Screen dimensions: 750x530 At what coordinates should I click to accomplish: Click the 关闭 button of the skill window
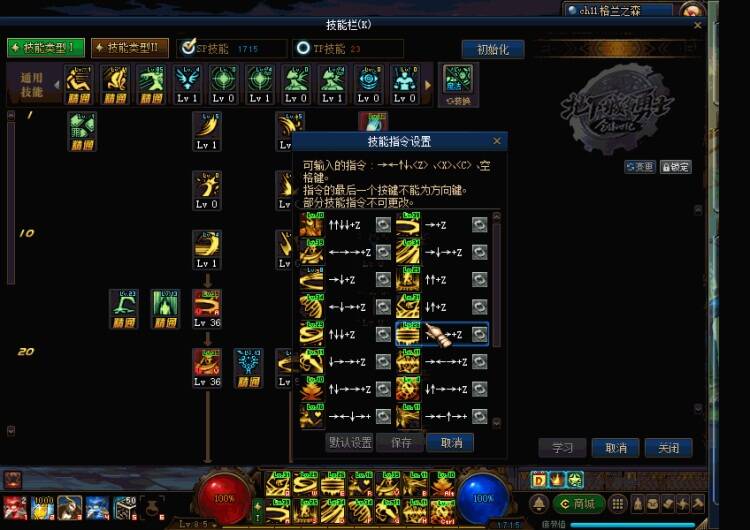click(x=668, y=448)
